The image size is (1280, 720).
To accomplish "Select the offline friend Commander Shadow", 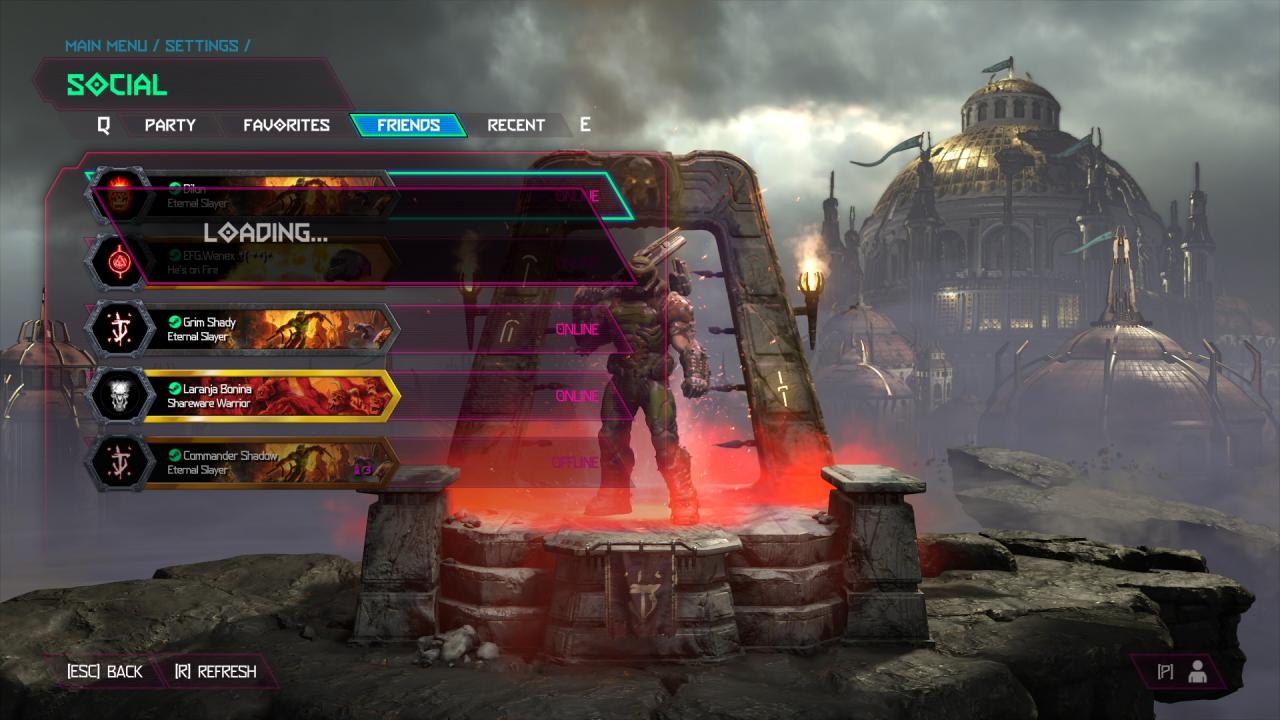I will coord(270,463).
